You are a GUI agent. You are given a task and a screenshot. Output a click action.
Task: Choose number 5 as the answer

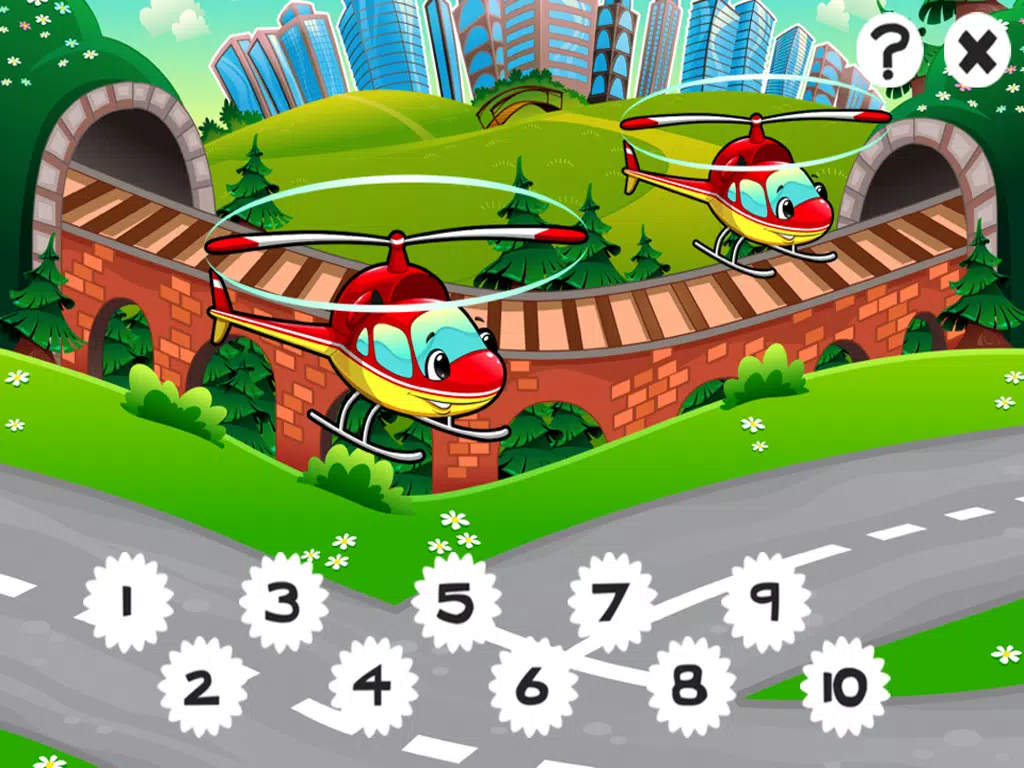coord(456,602)
